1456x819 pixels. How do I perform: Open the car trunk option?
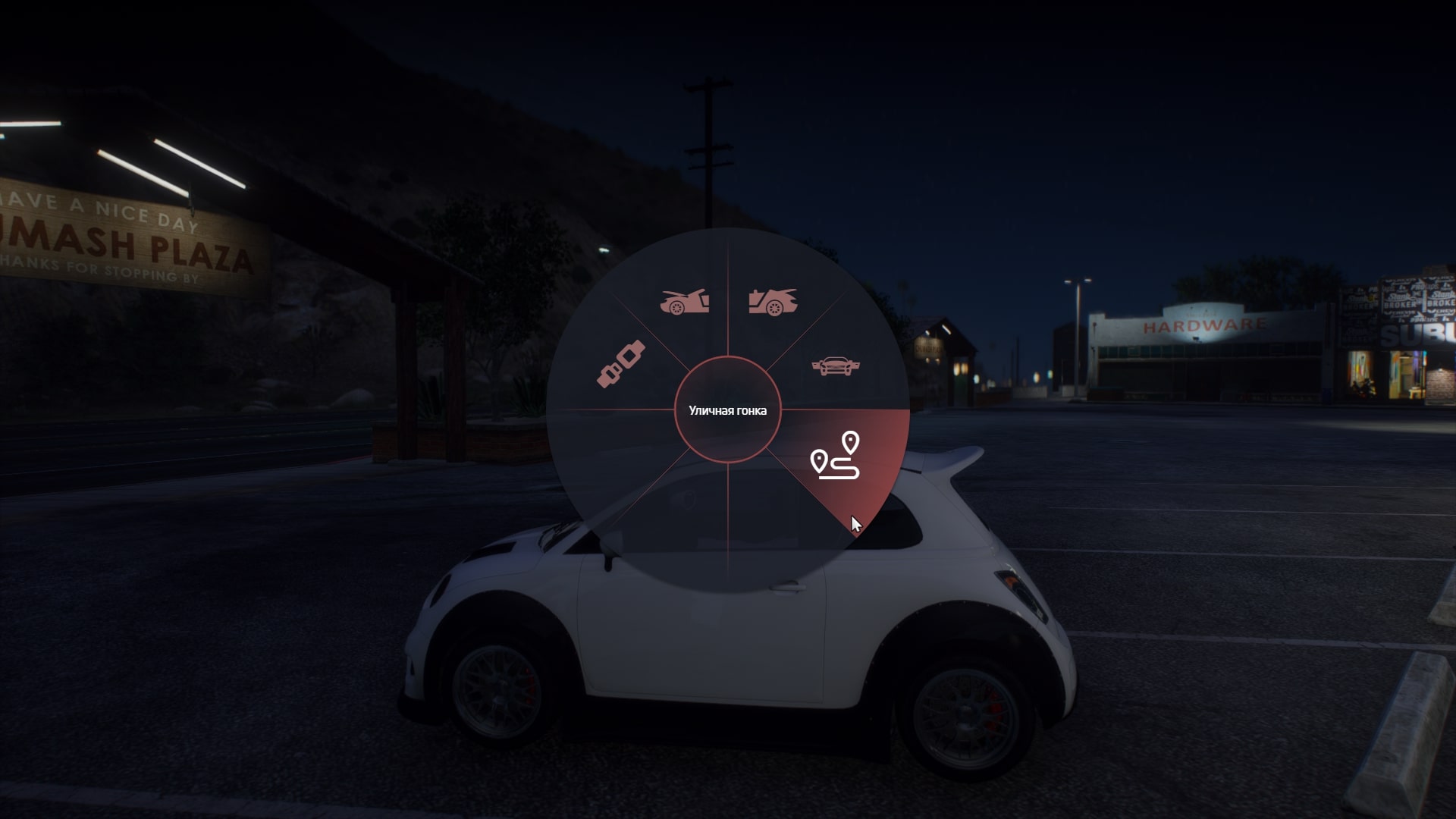[773, 302]
